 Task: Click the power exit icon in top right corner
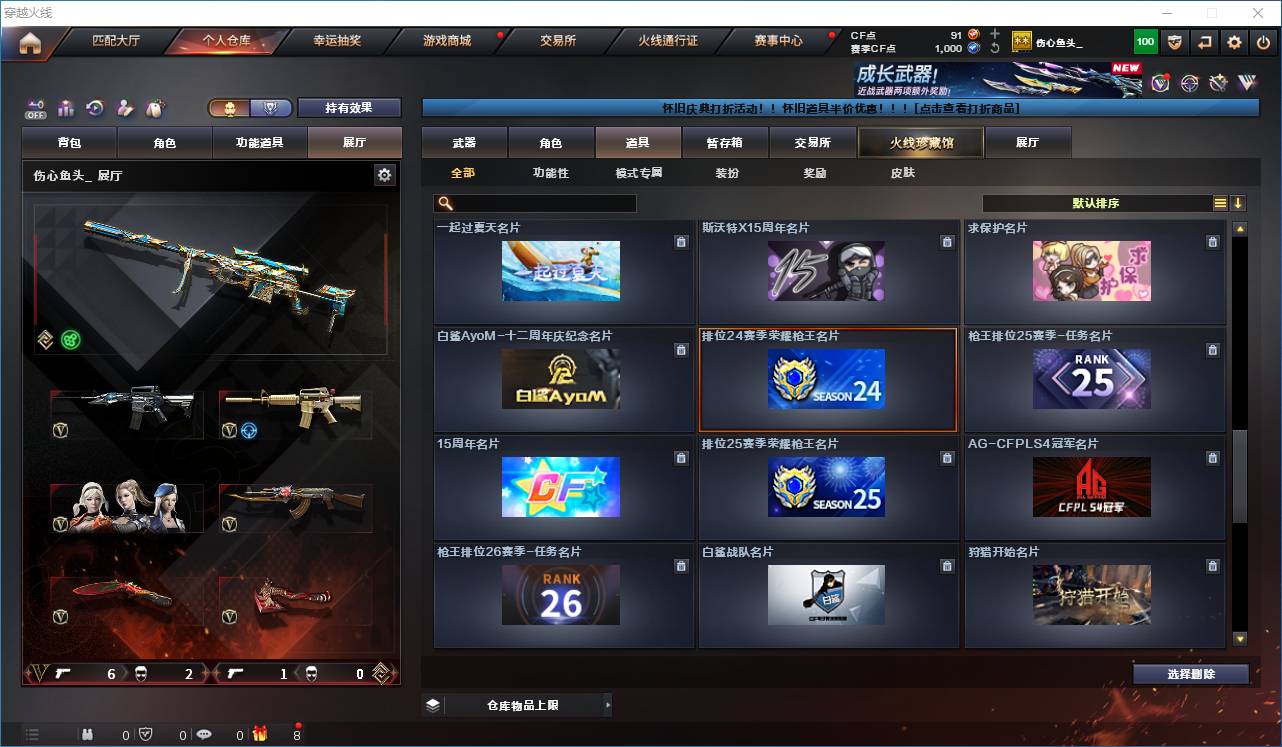coord(1265,41)
